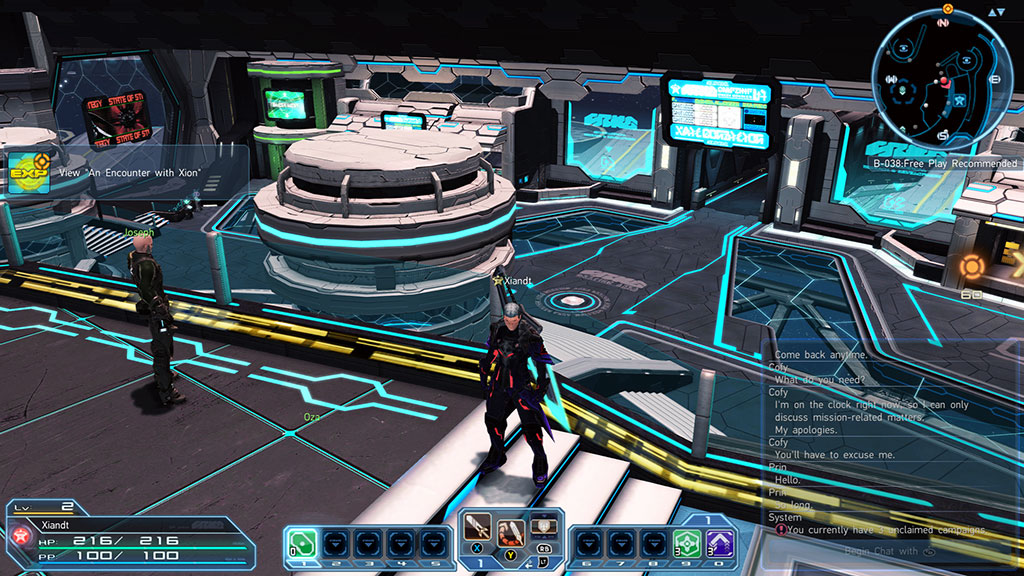The height and width of the screenshot is (576, 1024).
Task: Open the circular area minimap
Action: click(x=941, y=81)
